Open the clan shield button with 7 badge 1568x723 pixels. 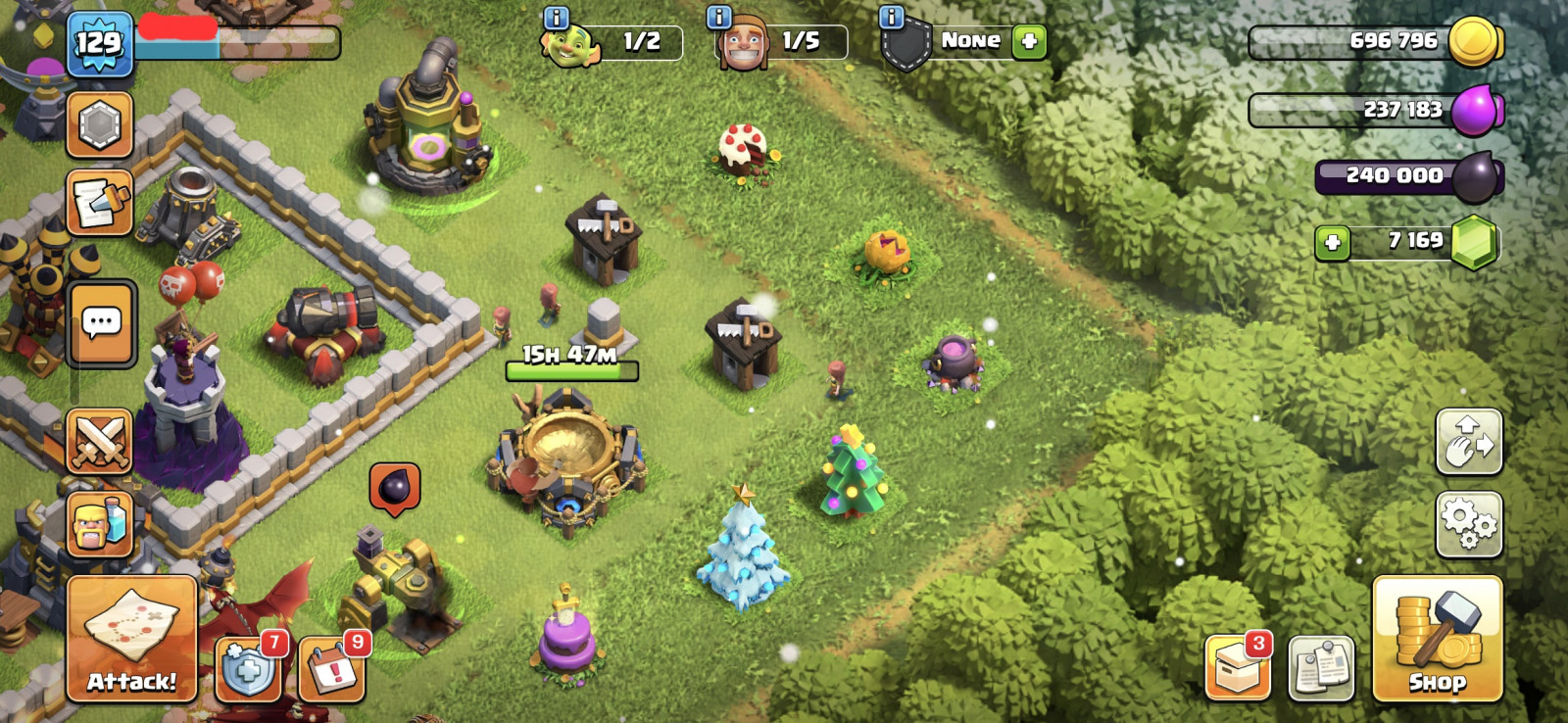pos(248,670)
